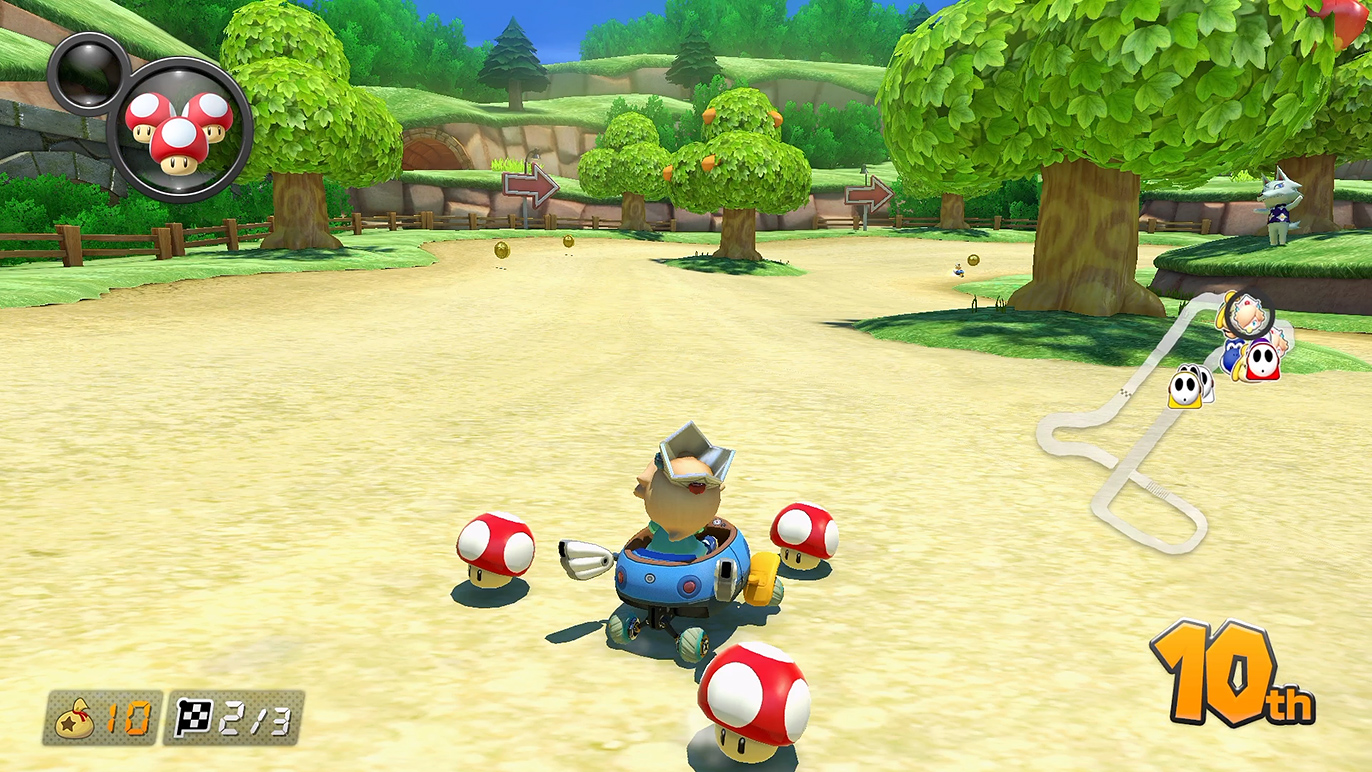Click the small empty secondary item slot
Image resolution: width=1372 pixels, height=772 pixels.
click(x=87, y=73)
